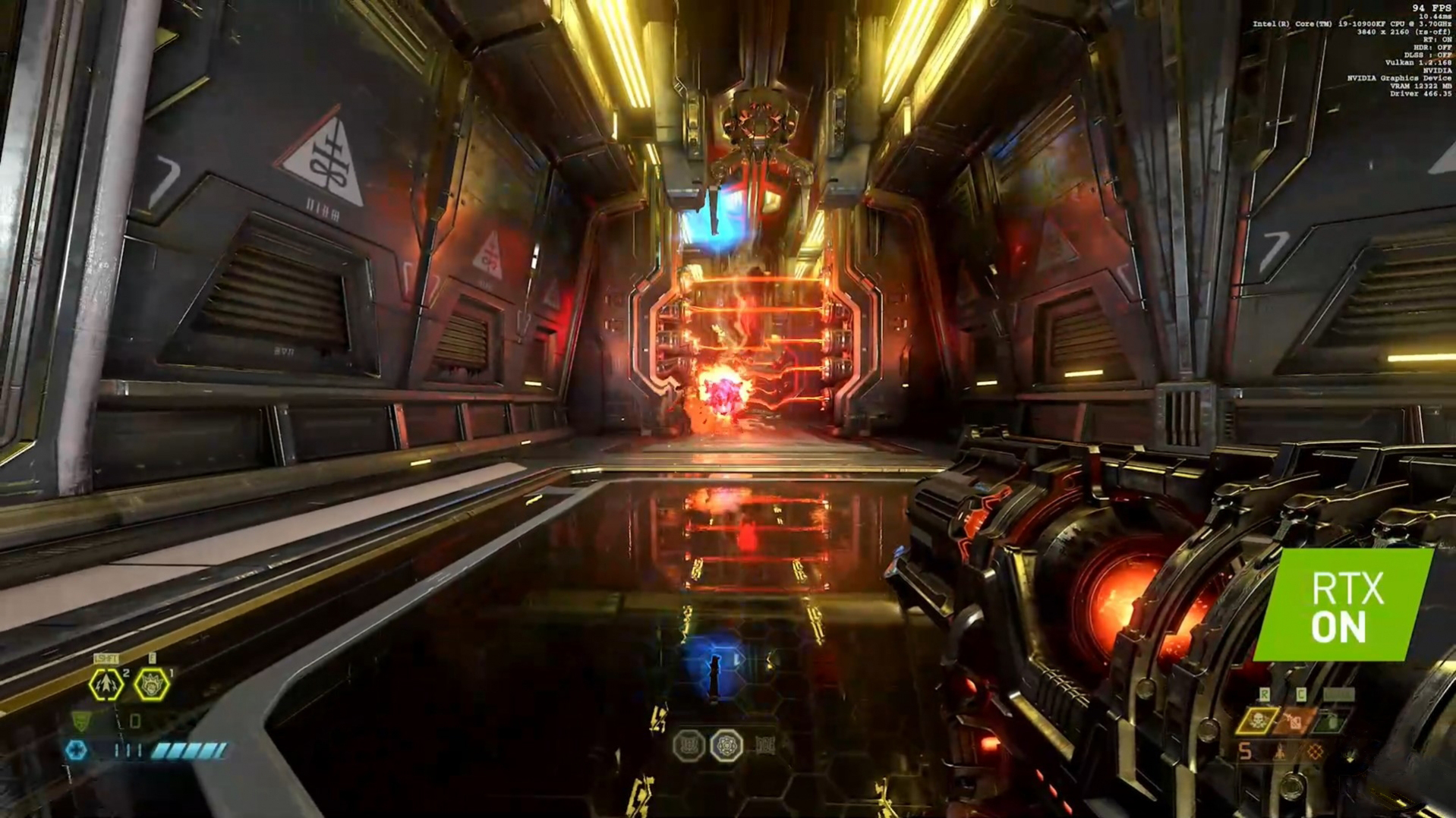Click the blue health cross icon
The image size is (1456, 818).
click(x=76, y=749)
